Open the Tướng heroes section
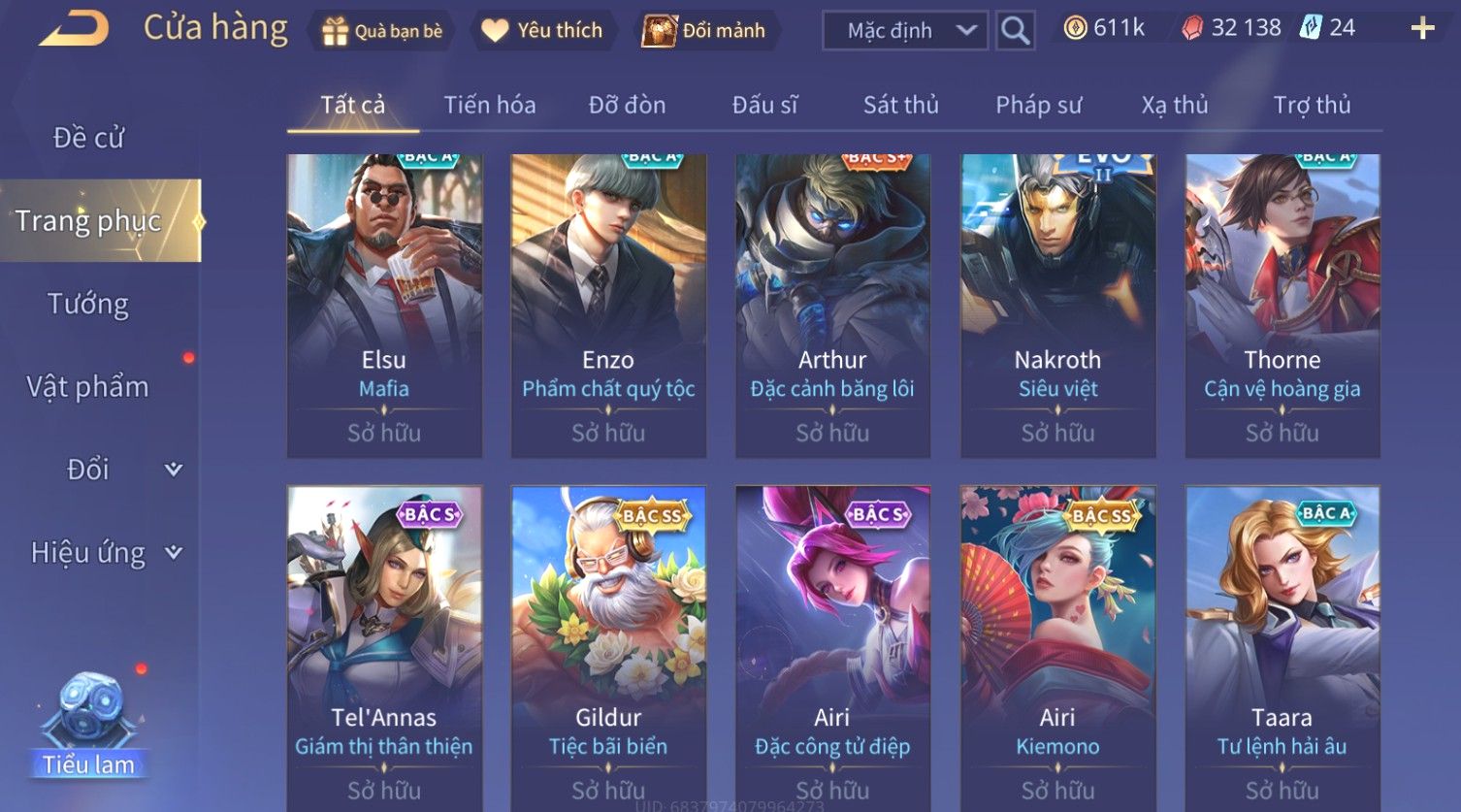 pos(88,304)
